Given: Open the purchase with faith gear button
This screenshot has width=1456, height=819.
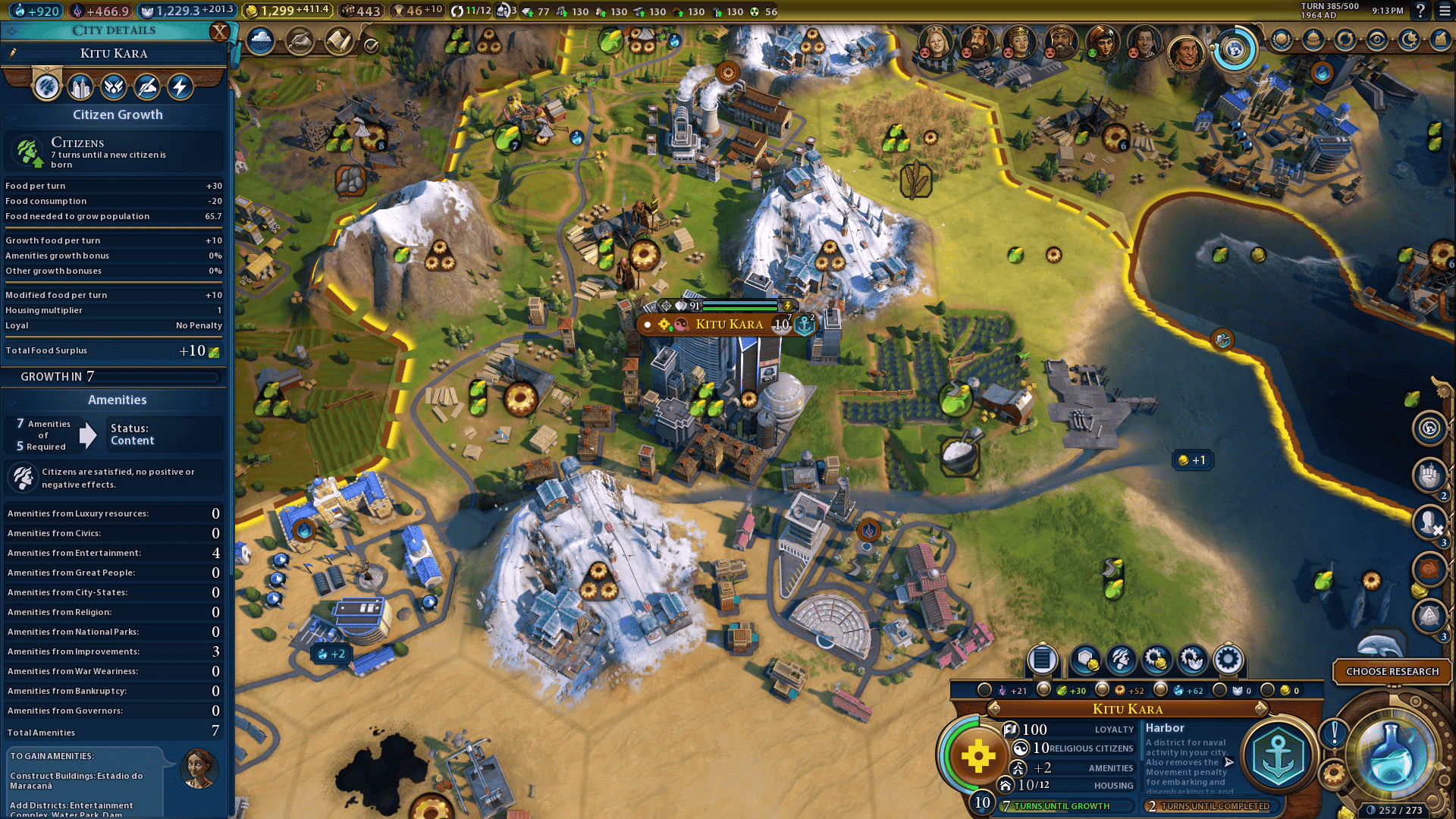Looking at the screenshot, I should (1192, 661).
